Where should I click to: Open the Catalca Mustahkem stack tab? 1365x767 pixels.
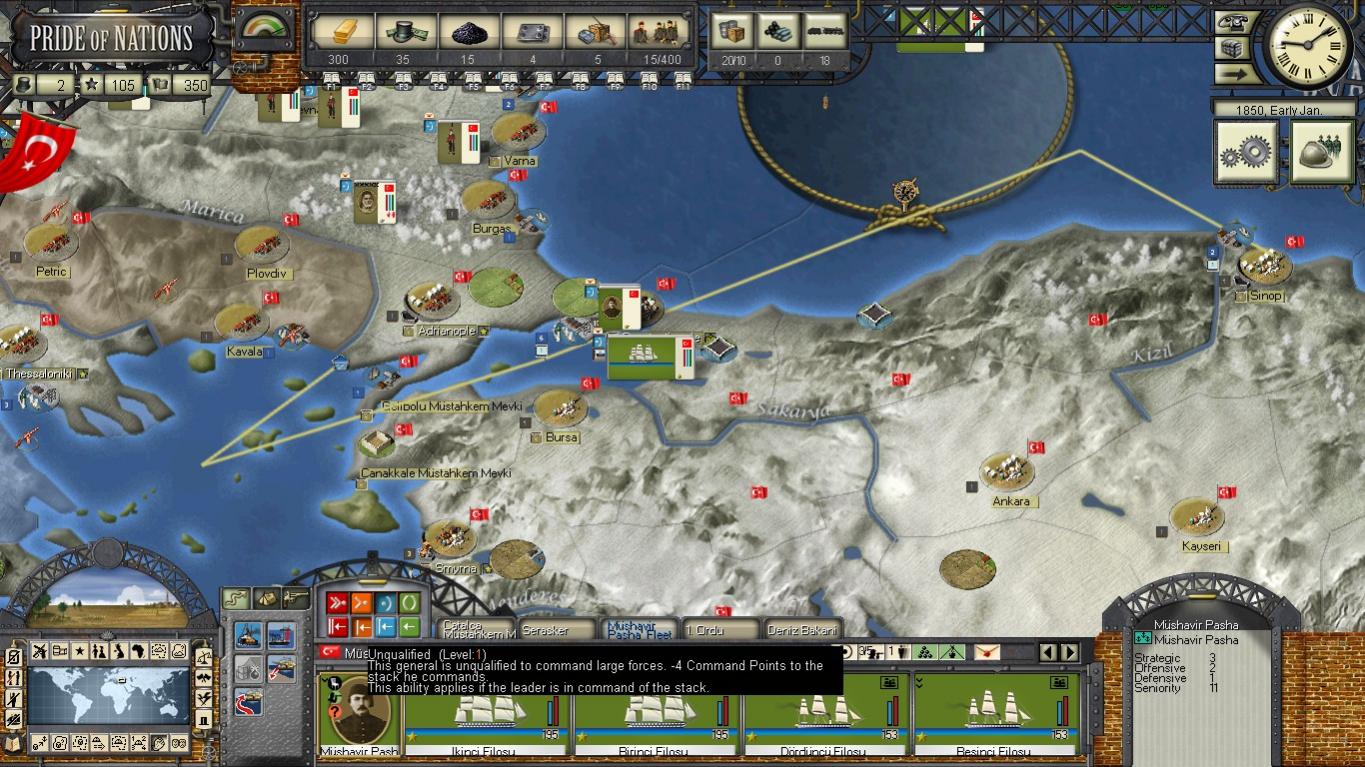478,630
